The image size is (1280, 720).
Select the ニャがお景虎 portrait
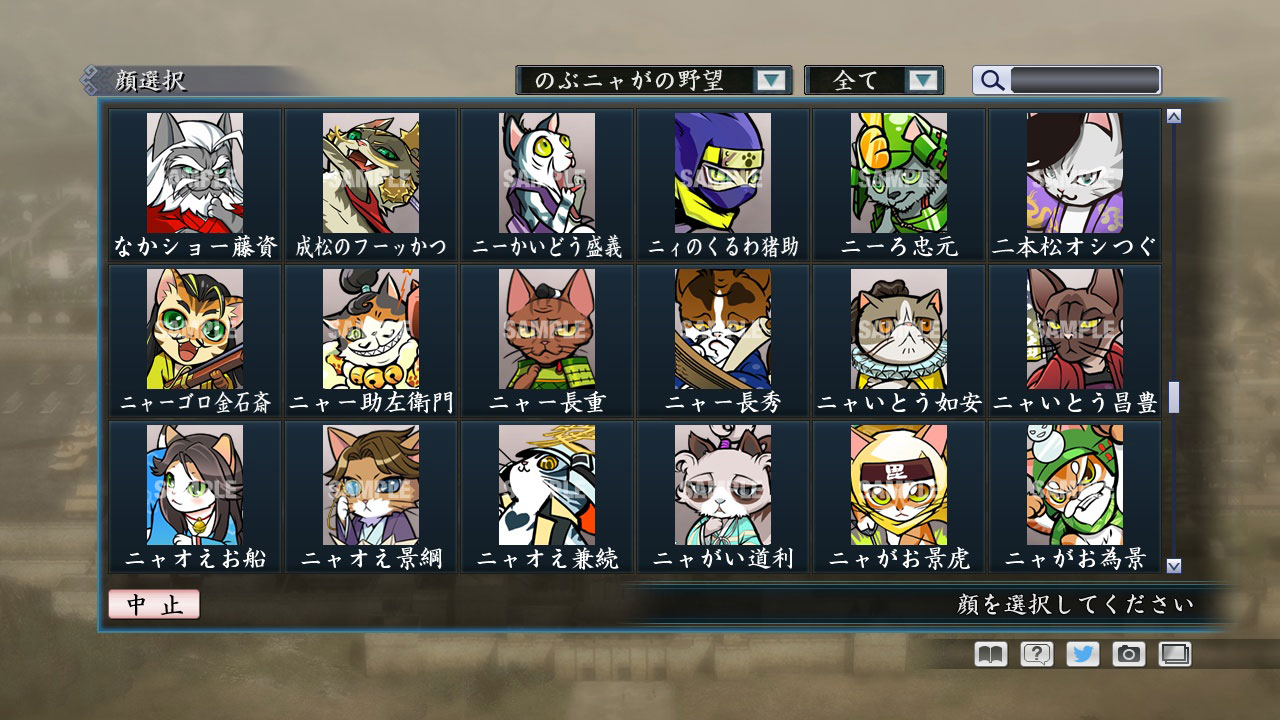899,485
